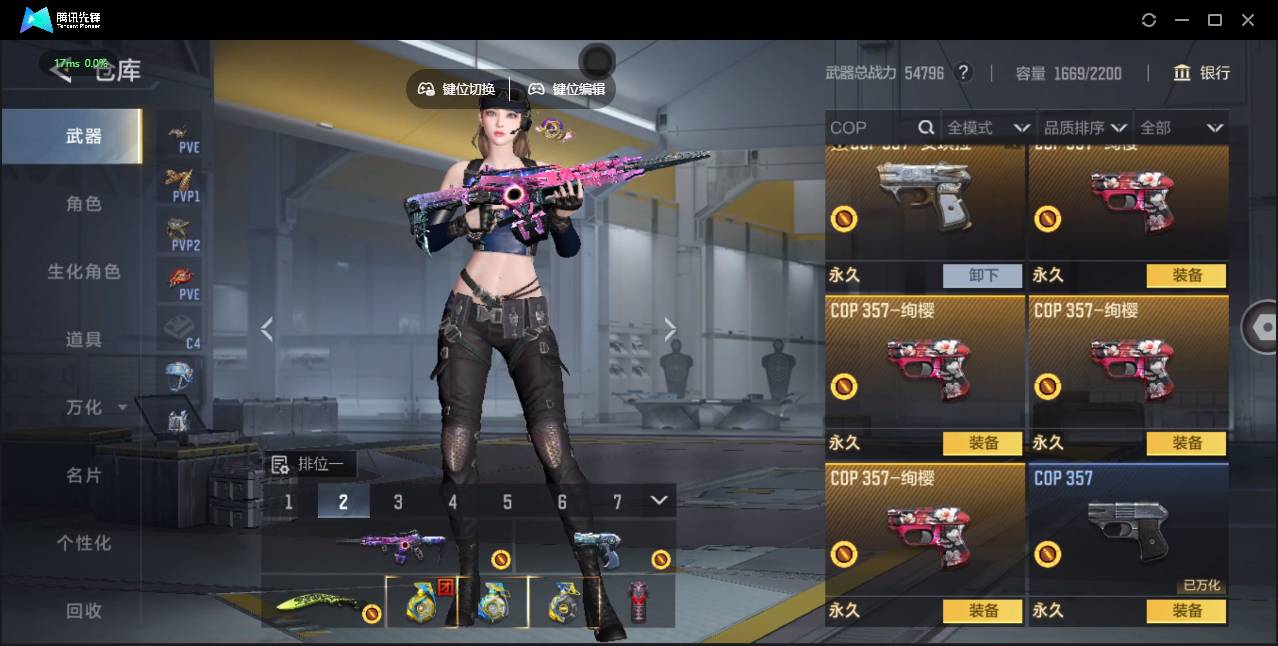The width and height of the screenshot is (1278, 646).
Task: Select the 道具 category tab
Action: pos(84,340)
